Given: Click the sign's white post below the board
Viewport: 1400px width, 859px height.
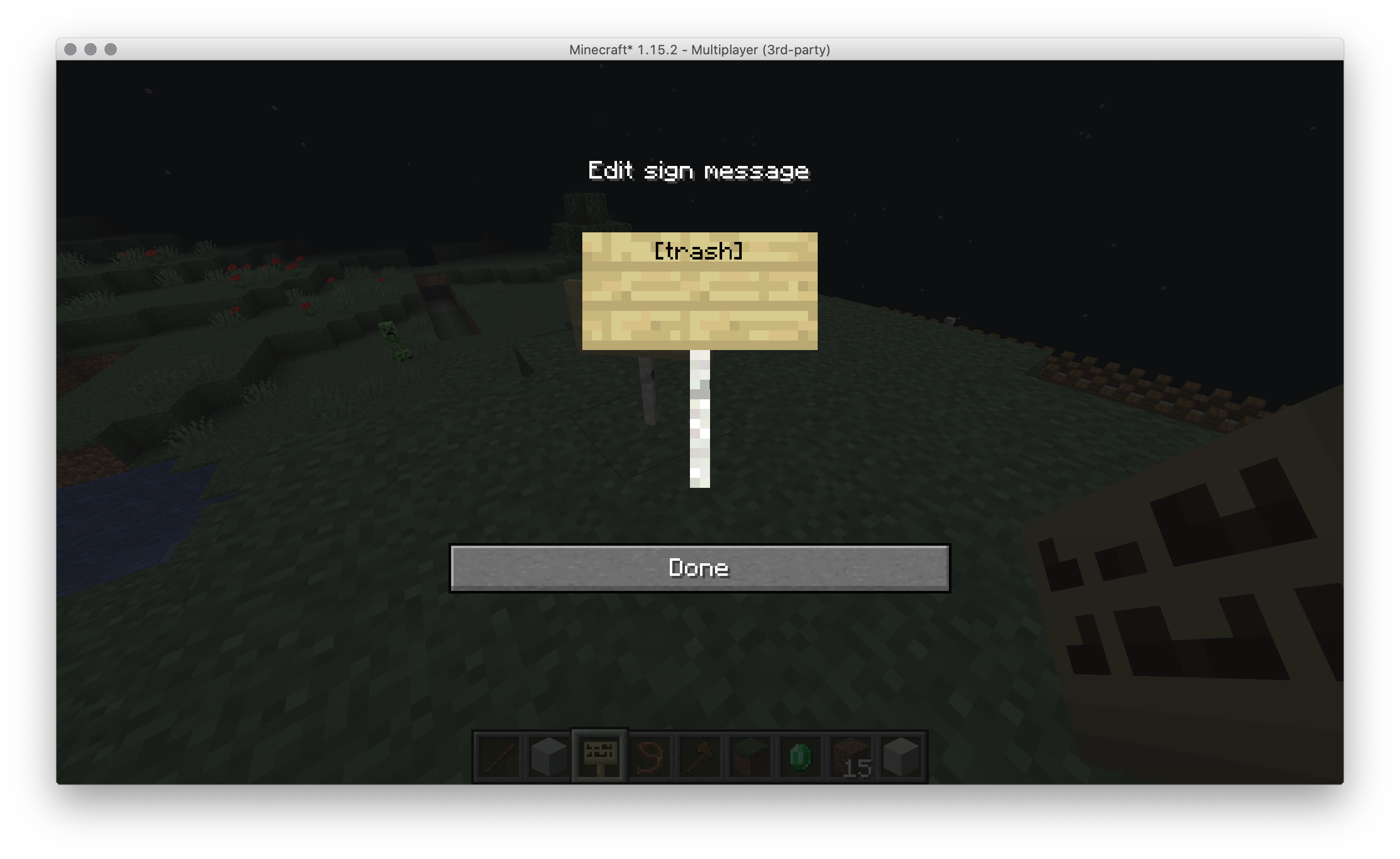Looking at the screenshot, I should click(699, 420).
